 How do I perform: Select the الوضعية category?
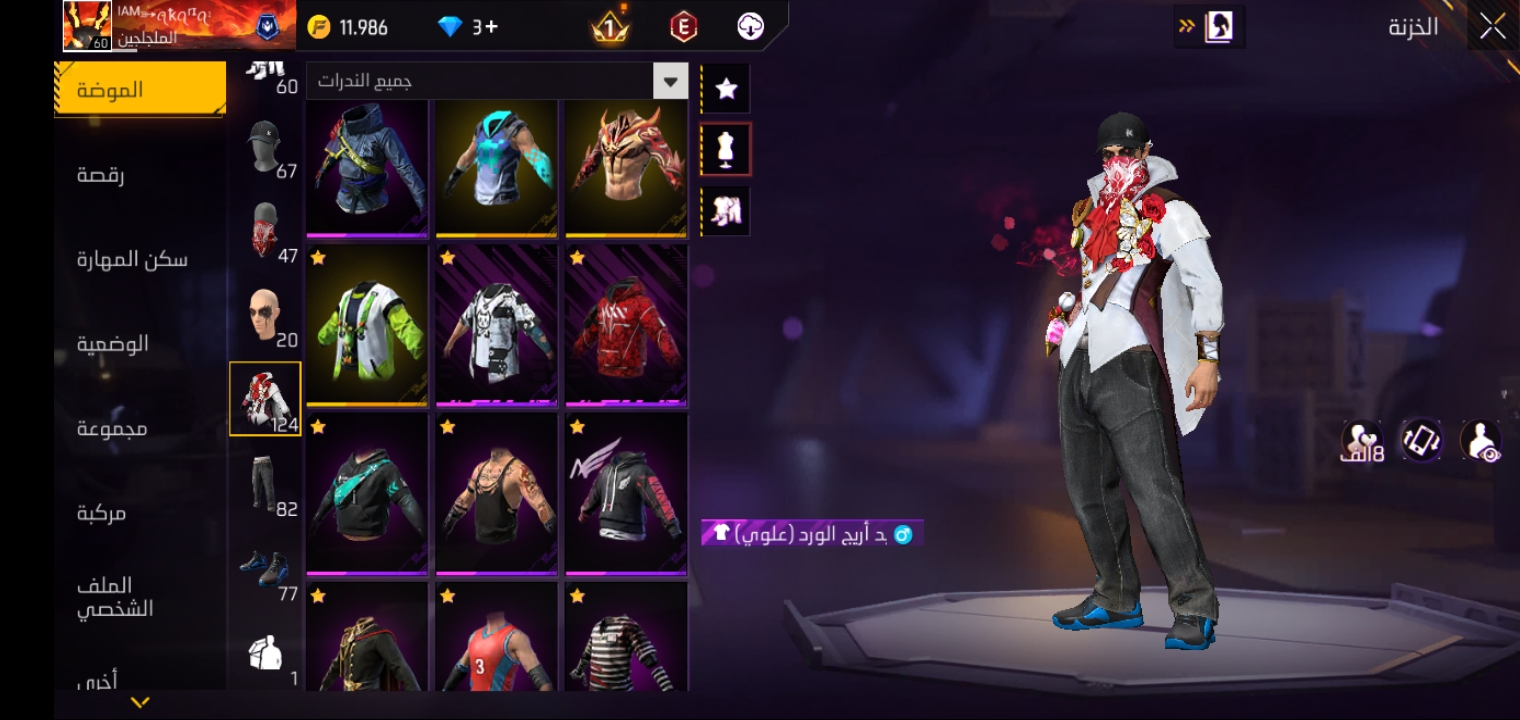[113, 344]
